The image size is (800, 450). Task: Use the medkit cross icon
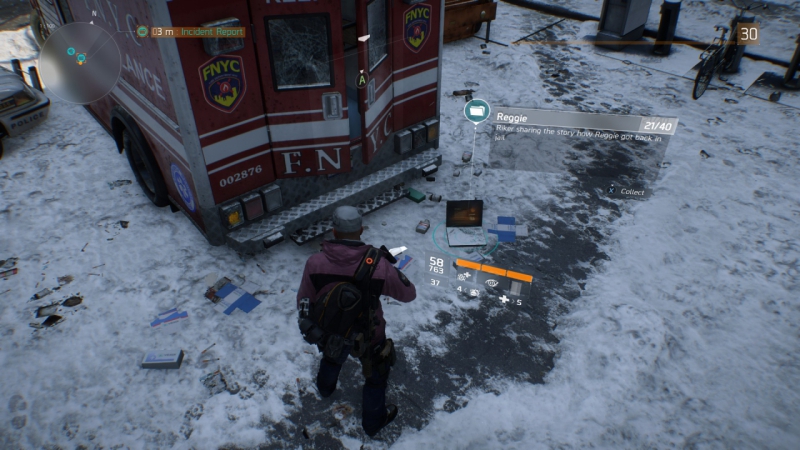click(x=505, y=300)
